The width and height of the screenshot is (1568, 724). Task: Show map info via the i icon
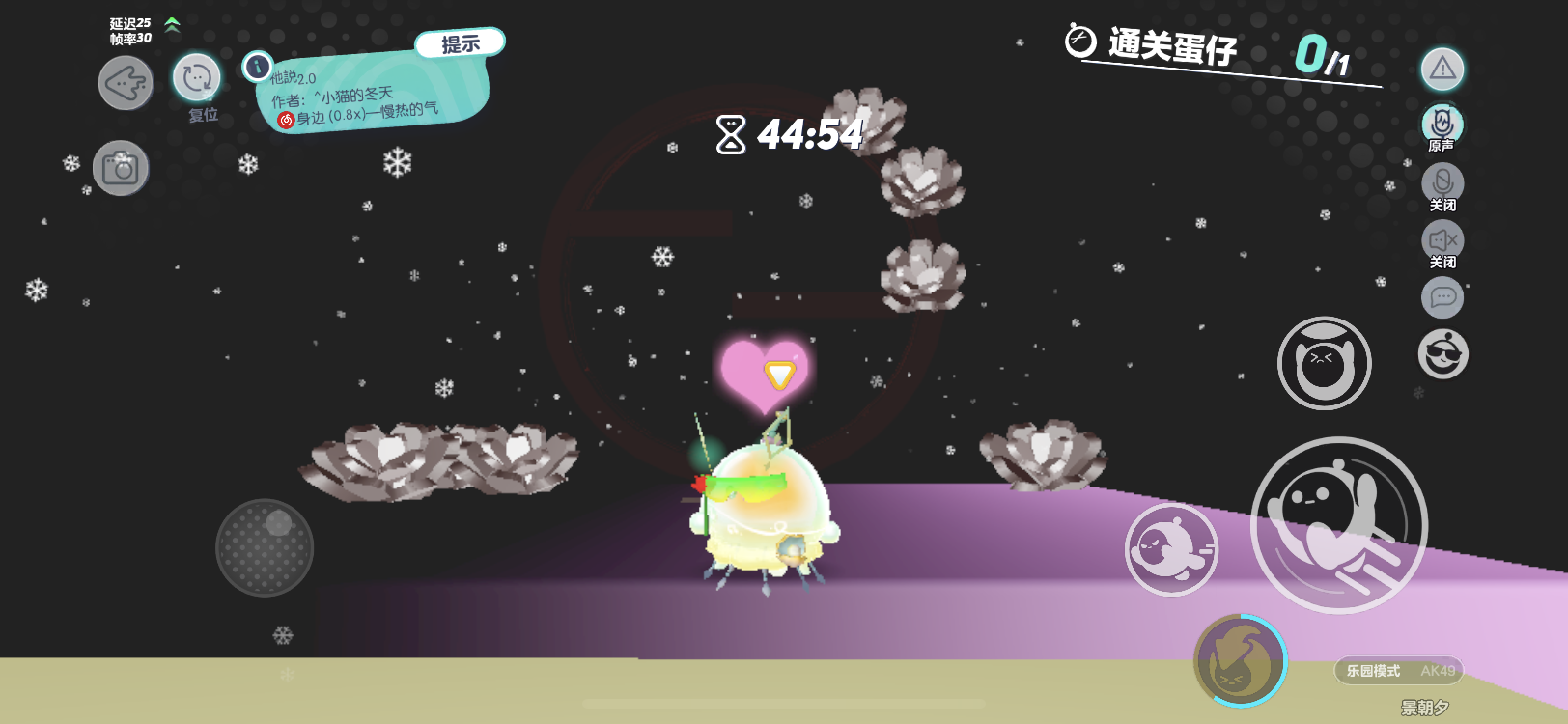(x=257, y=66)
